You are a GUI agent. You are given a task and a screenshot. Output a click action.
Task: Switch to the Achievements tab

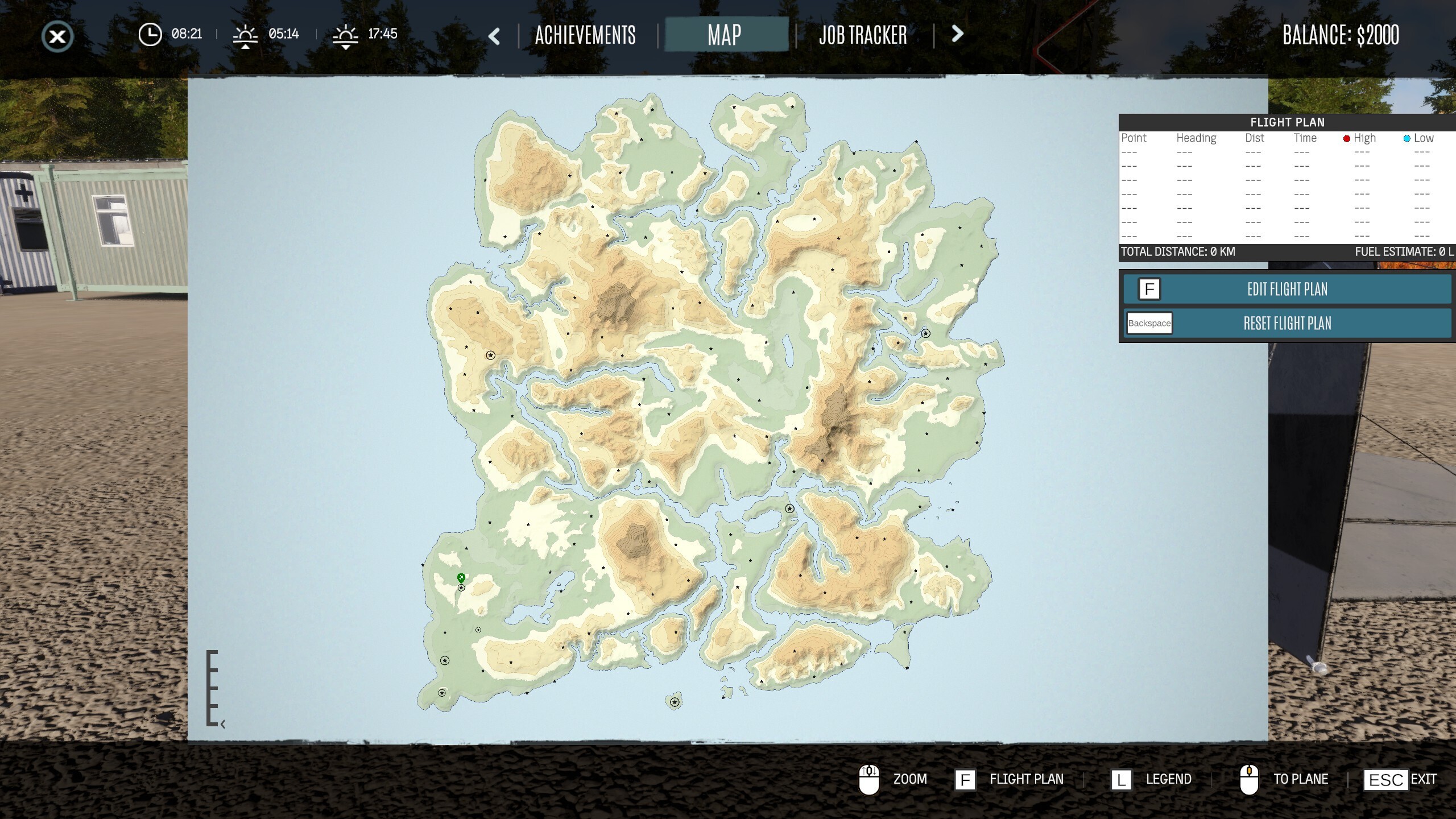[x=585, y=35]
